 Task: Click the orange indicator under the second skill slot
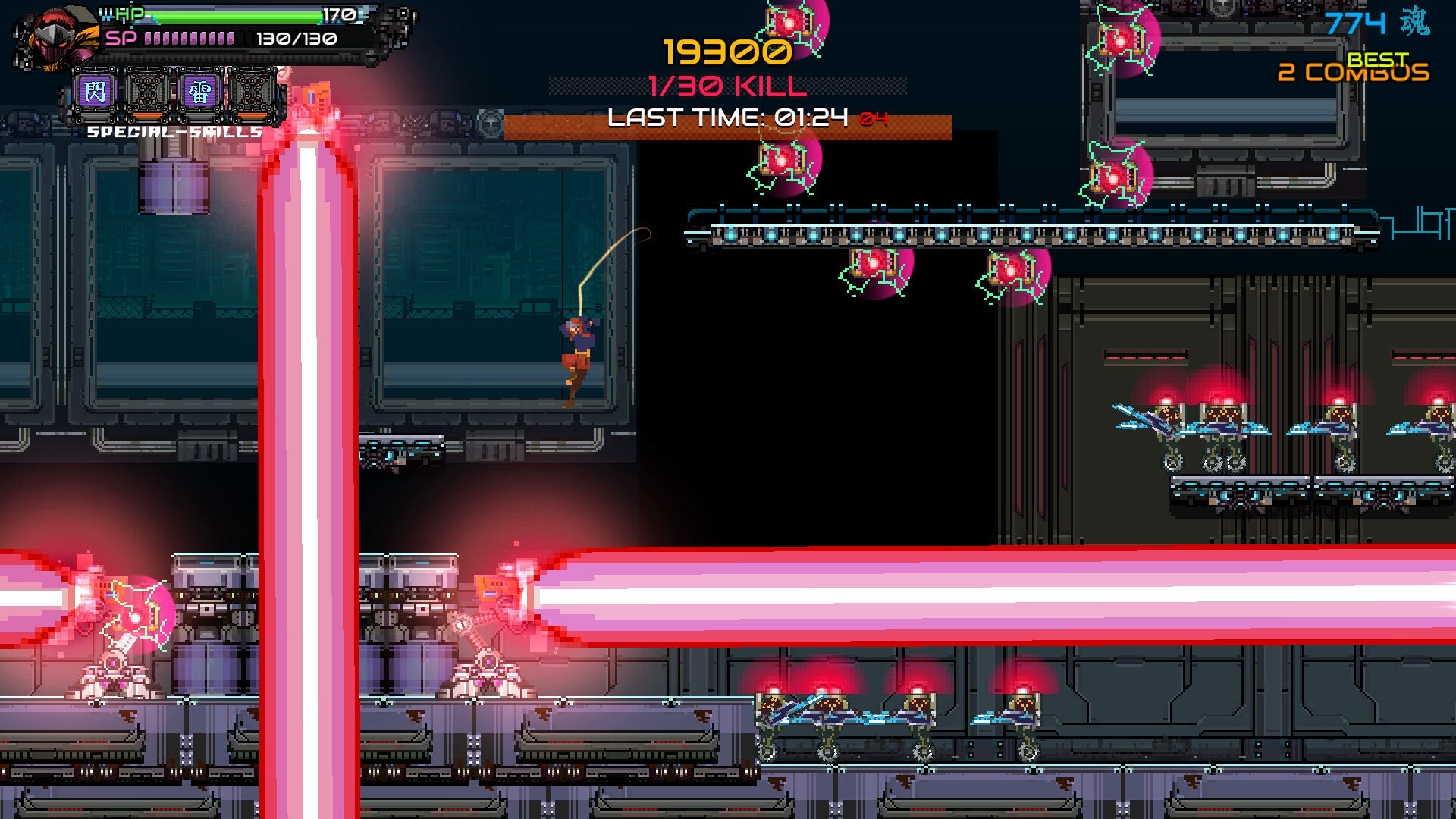pos(146,115)
